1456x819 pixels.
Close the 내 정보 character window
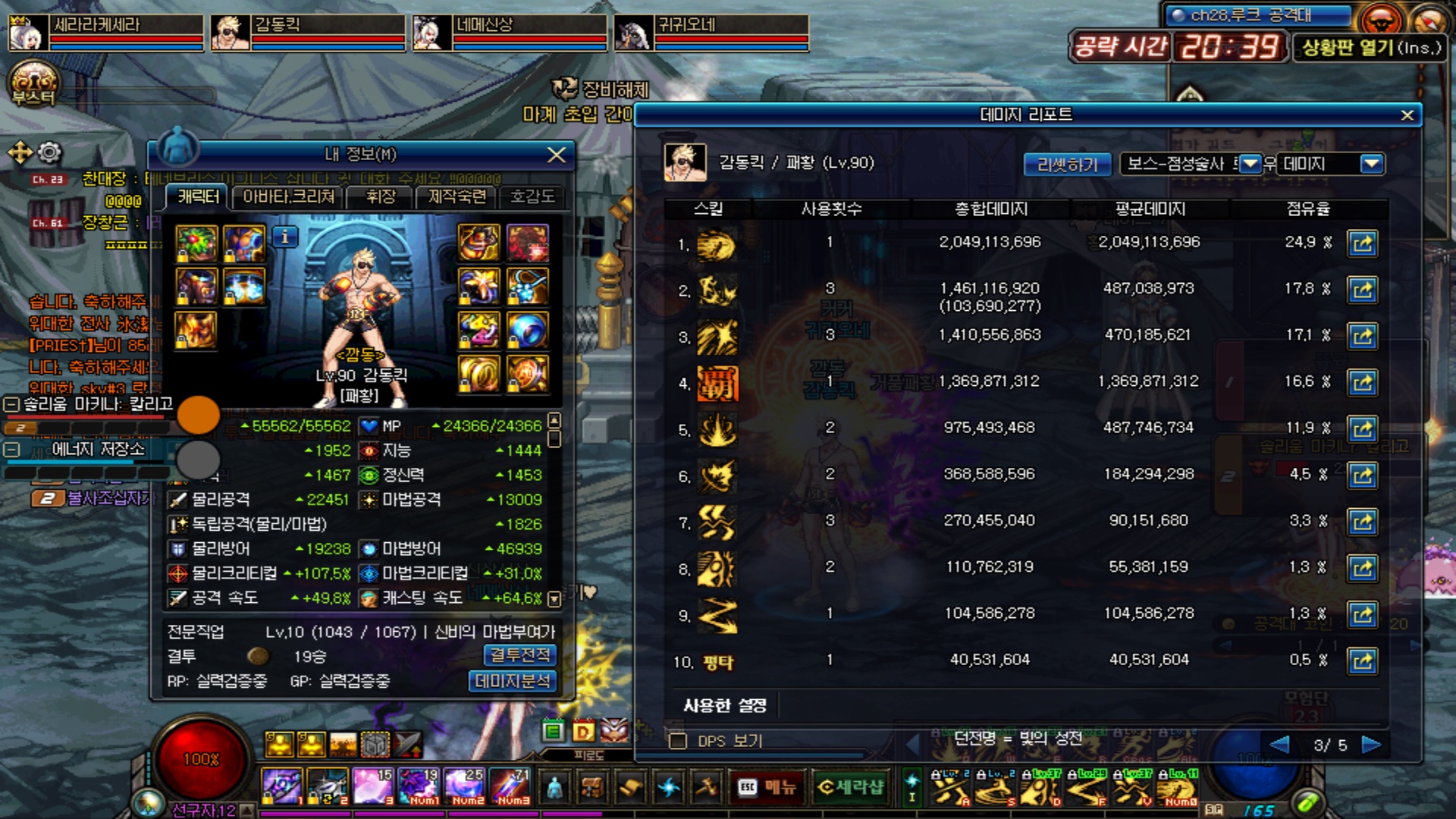556,155
